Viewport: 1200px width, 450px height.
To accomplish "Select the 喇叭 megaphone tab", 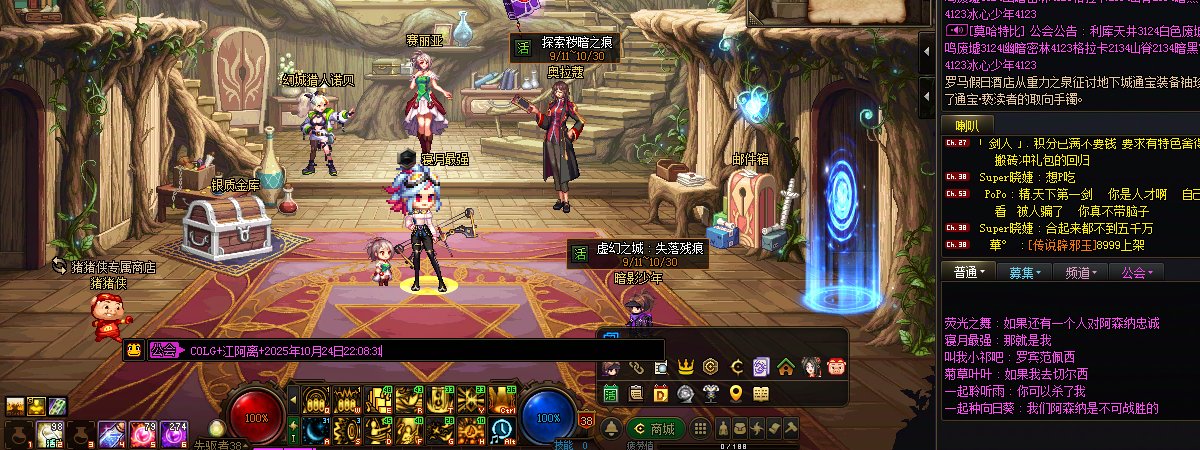I will click(967, 125).
